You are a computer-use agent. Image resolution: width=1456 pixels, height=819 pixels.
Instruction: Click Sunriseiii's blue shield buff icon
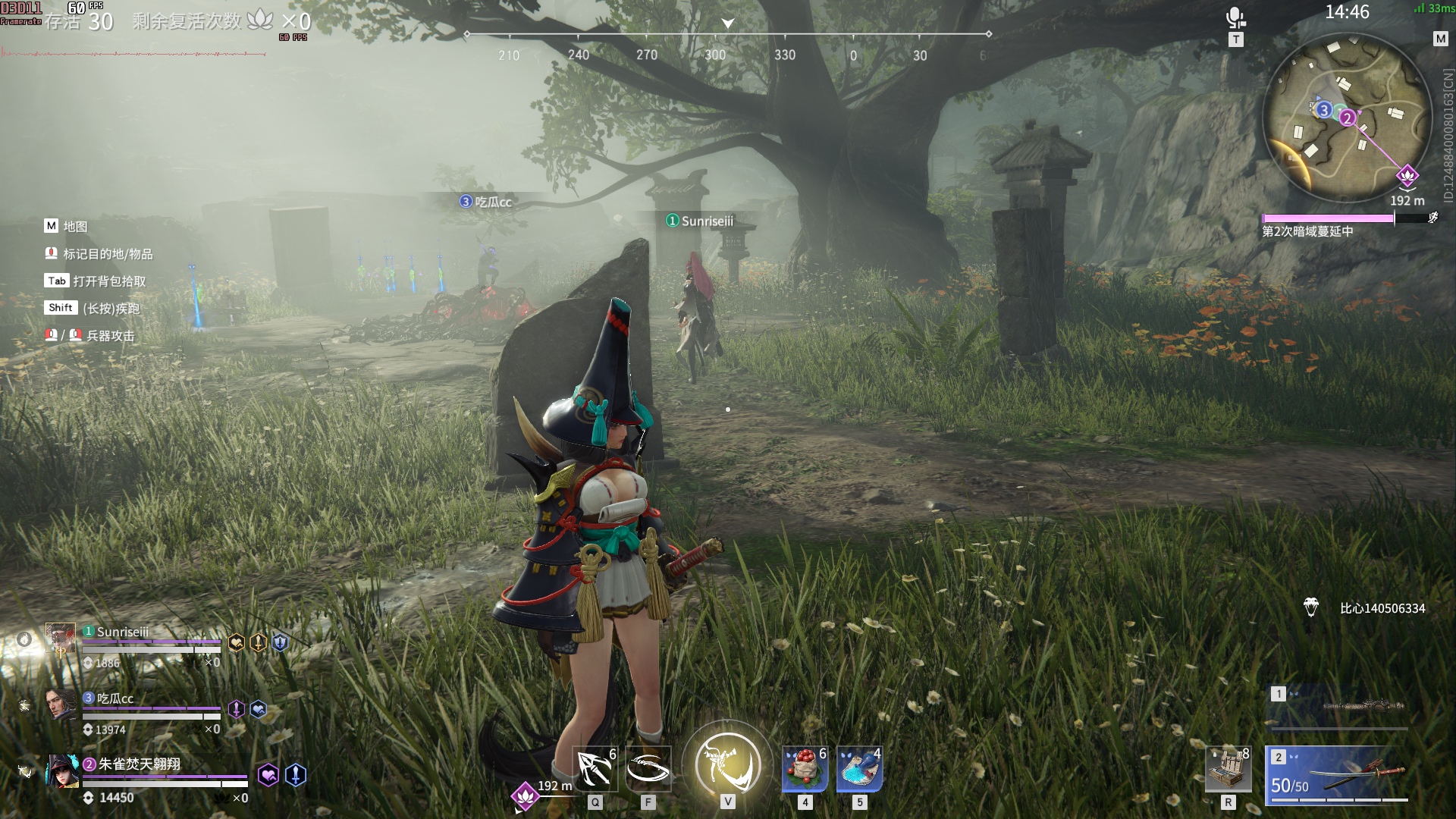[x=281, y=643]
